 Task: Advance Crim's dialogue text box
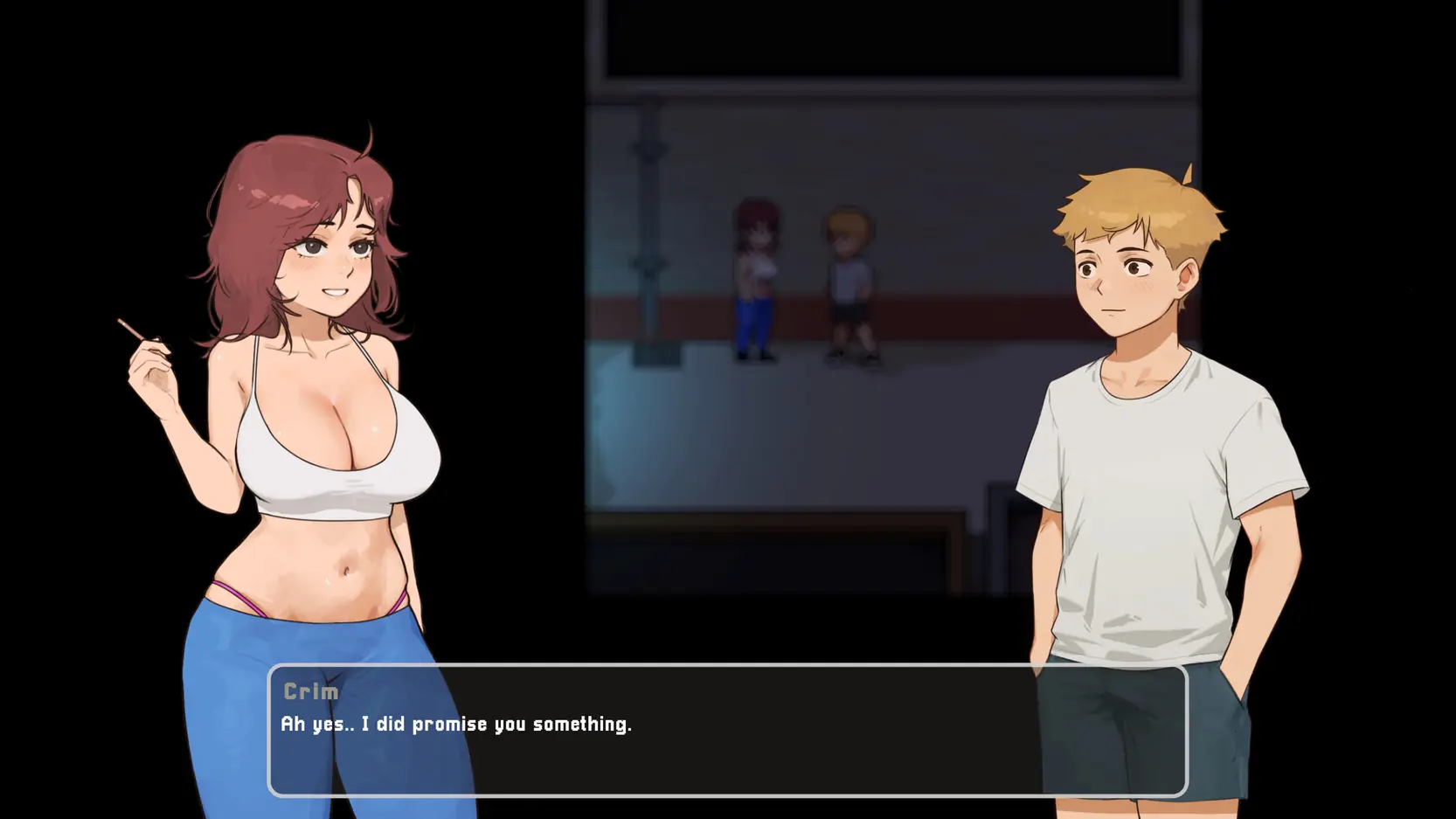727,731
